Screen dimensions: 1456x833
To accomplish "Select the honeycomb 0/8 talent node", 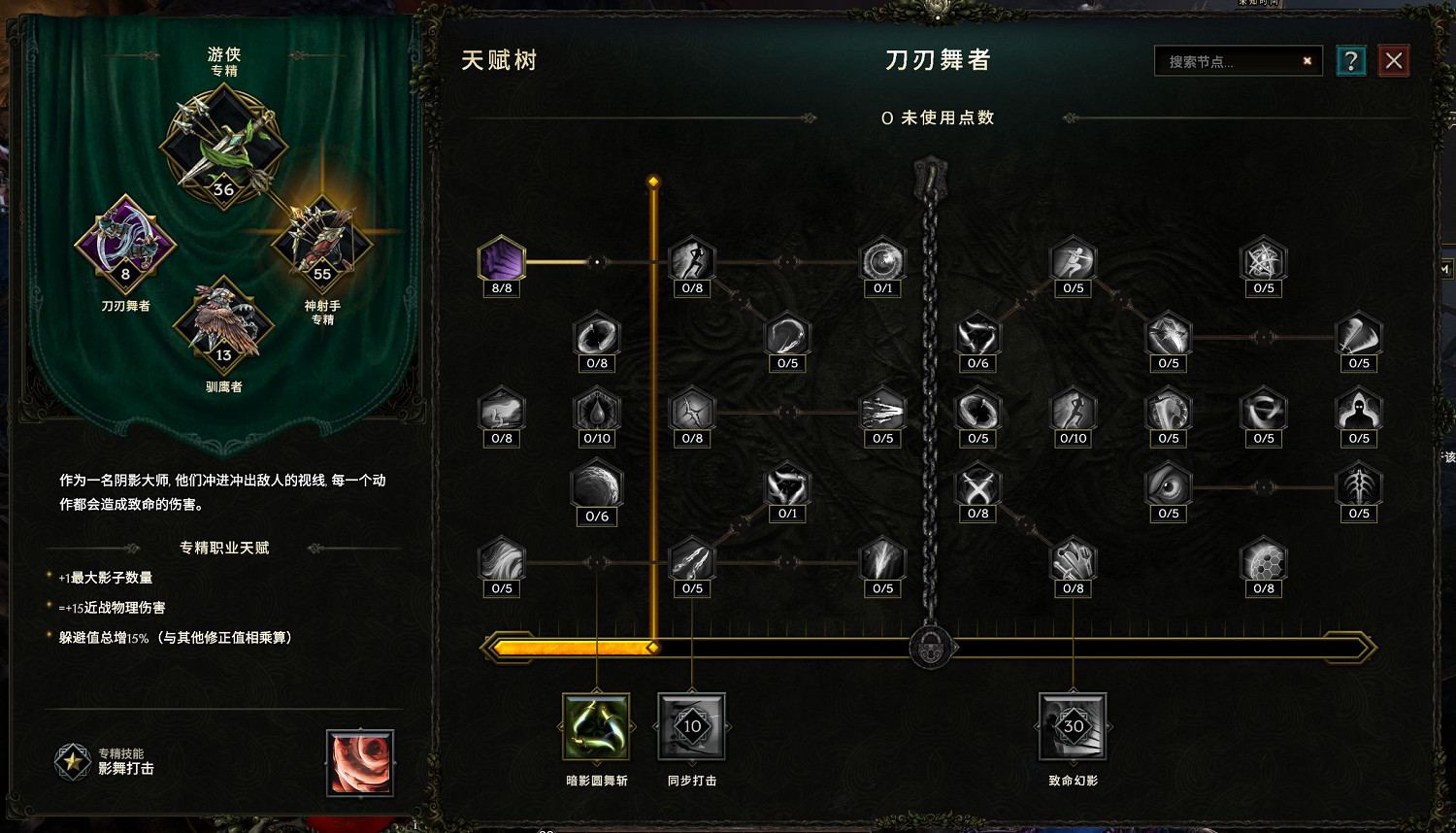I will click(1263, 562).
